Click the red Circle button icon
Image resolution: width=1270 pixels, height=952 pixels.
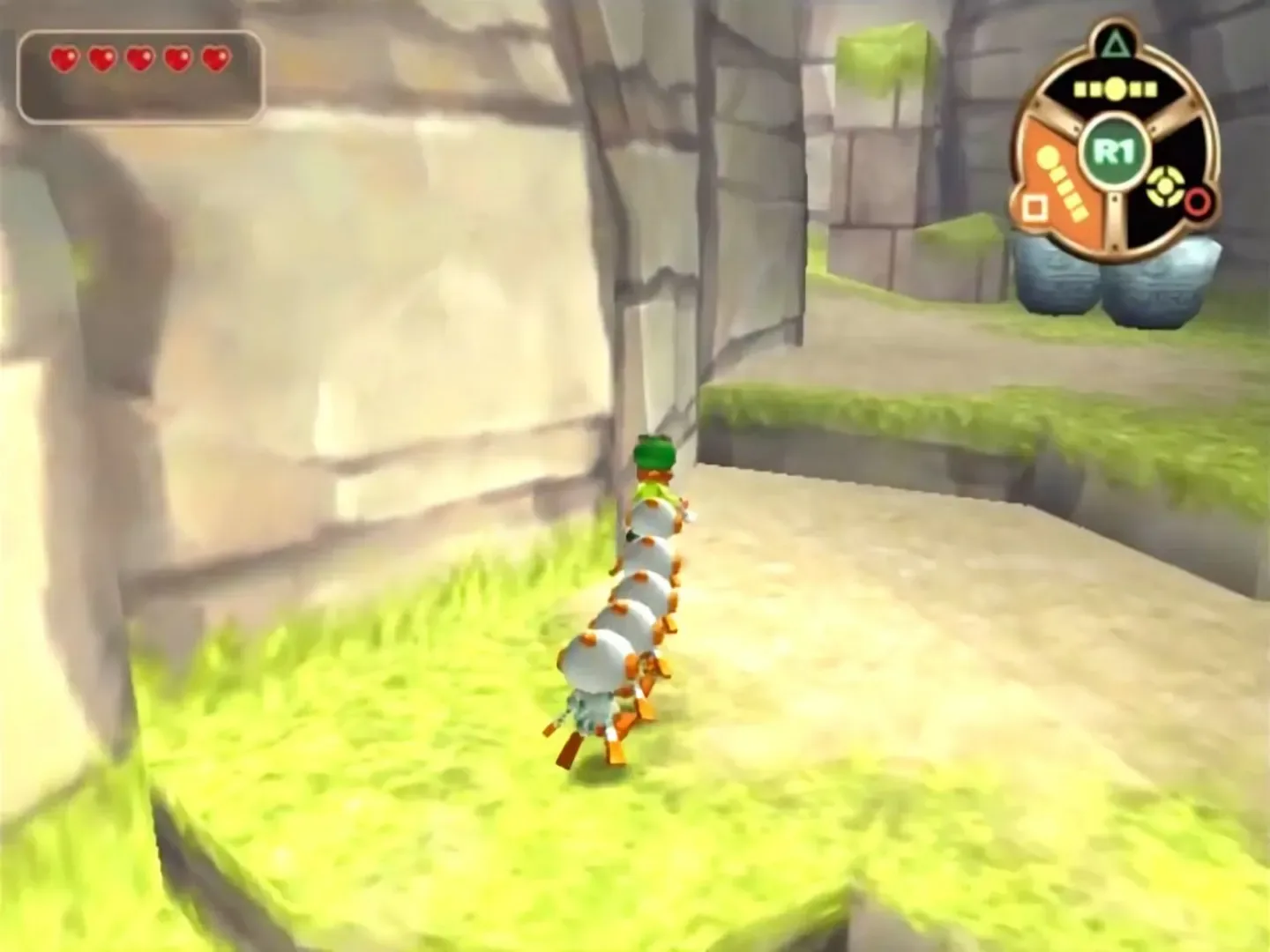tap(1198, 203)
